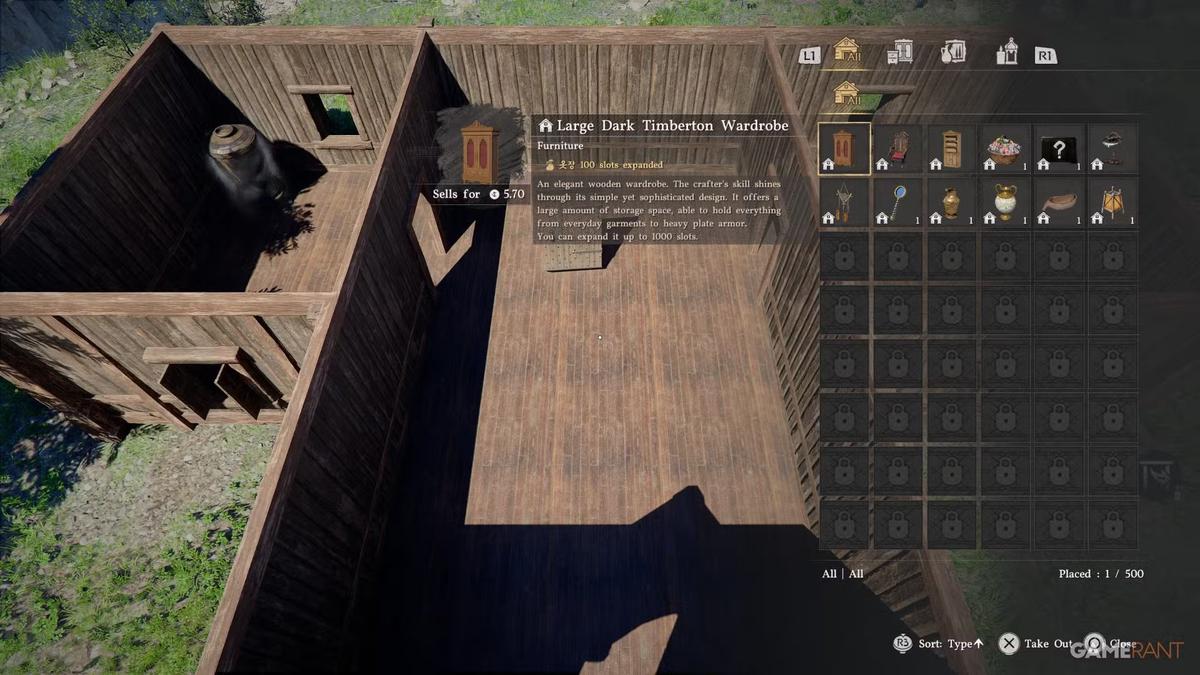Select the All sub-category house icon
1200x675 pixels.
tap(847, 95)
